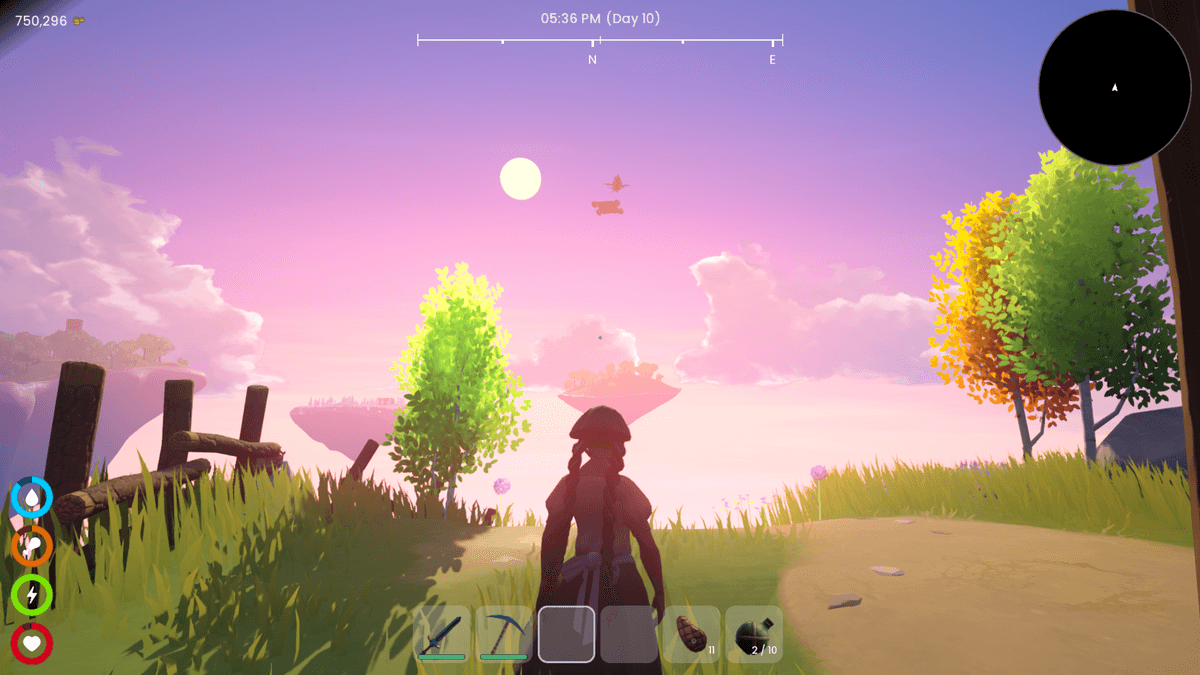Choose the grilled meat food slot
The image size is (1200, 675).
[x=692, y=634]
